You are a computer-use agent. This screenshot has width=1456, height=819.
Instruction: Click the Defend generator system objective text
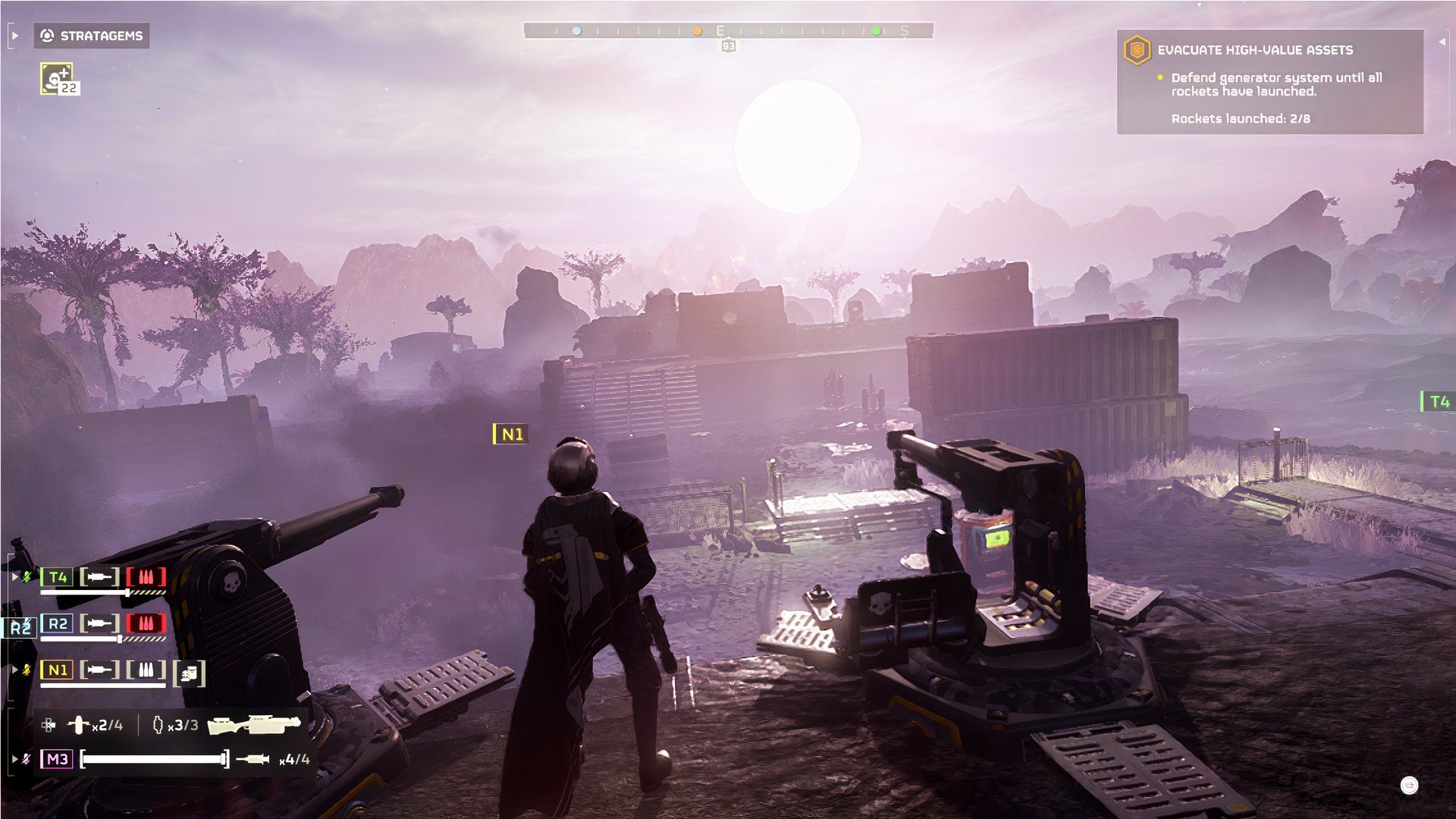tap(1277, 83)
